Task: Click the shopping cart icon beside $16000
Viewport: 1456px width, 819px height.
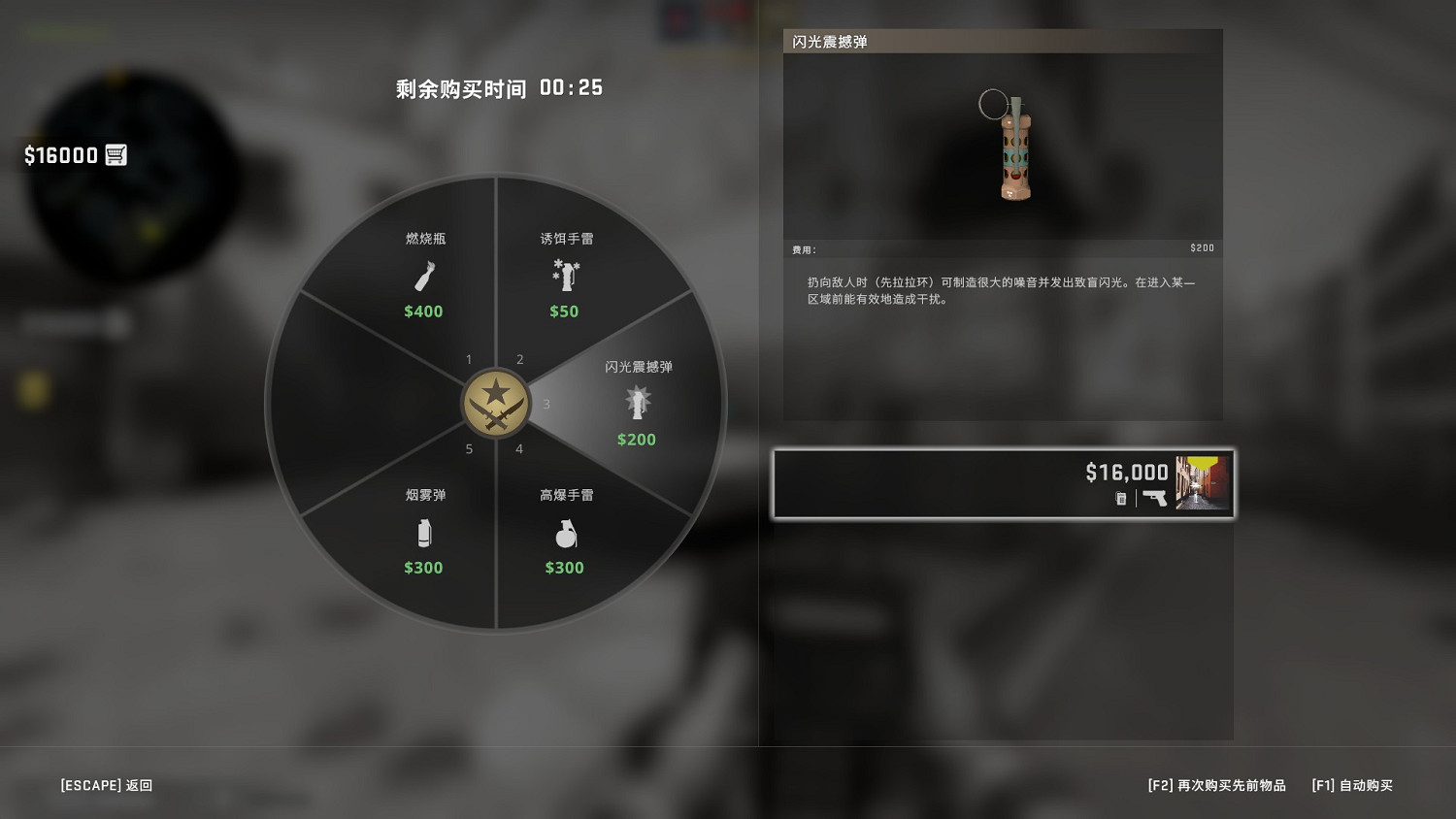Action: pos(116,154)
